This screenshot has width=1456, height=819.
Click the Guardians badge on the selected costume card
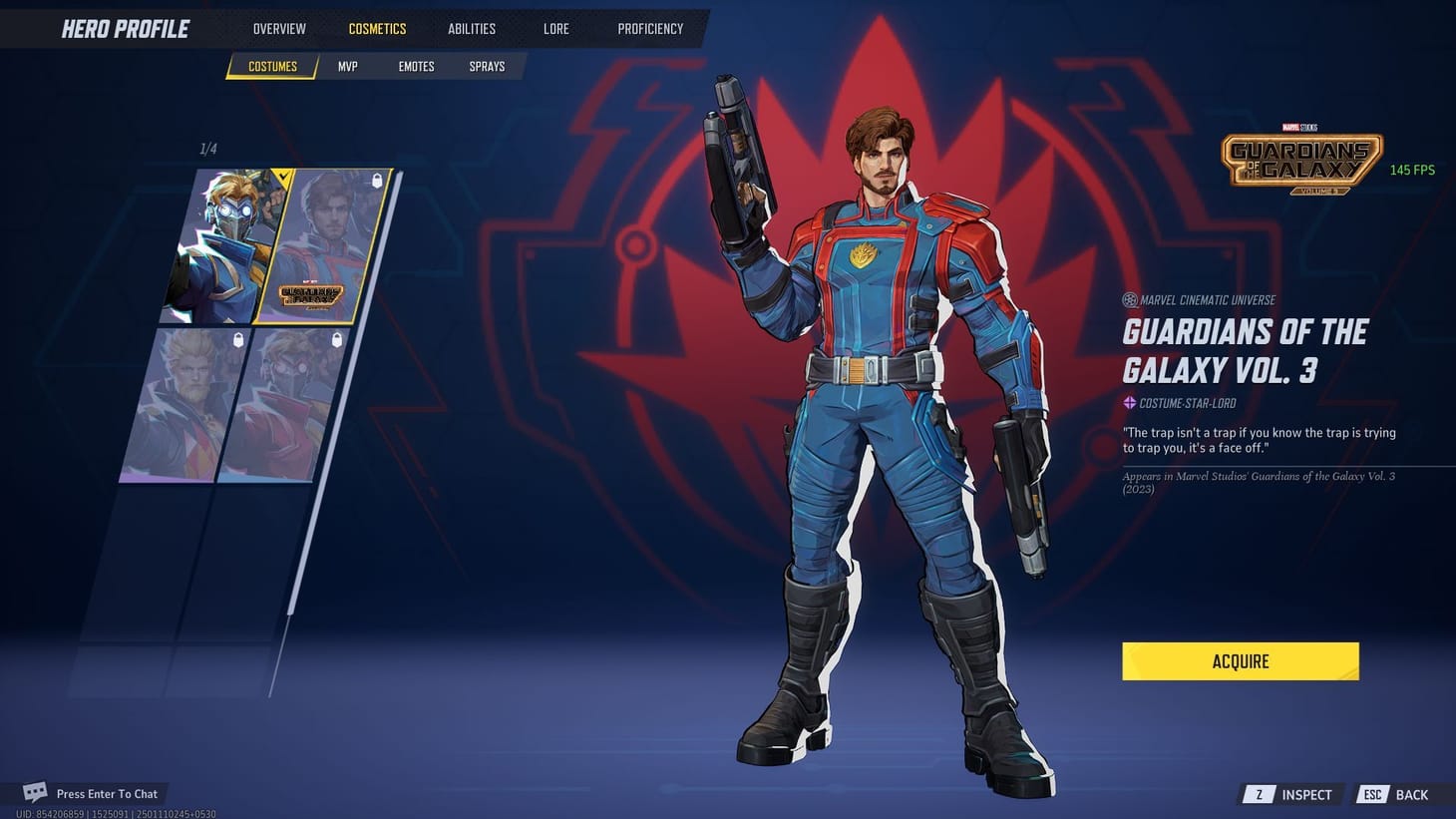click(309, 294)
